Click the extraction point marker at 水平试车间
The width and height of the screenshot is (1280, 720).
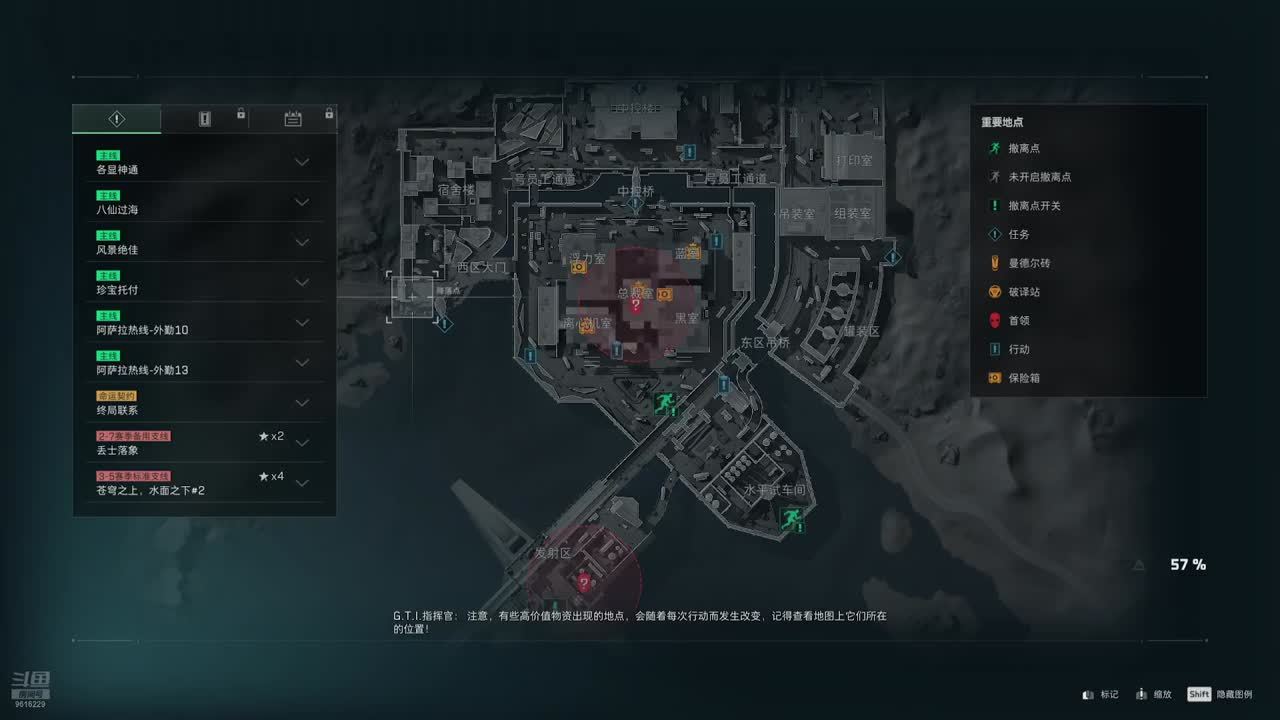point(792,517)
